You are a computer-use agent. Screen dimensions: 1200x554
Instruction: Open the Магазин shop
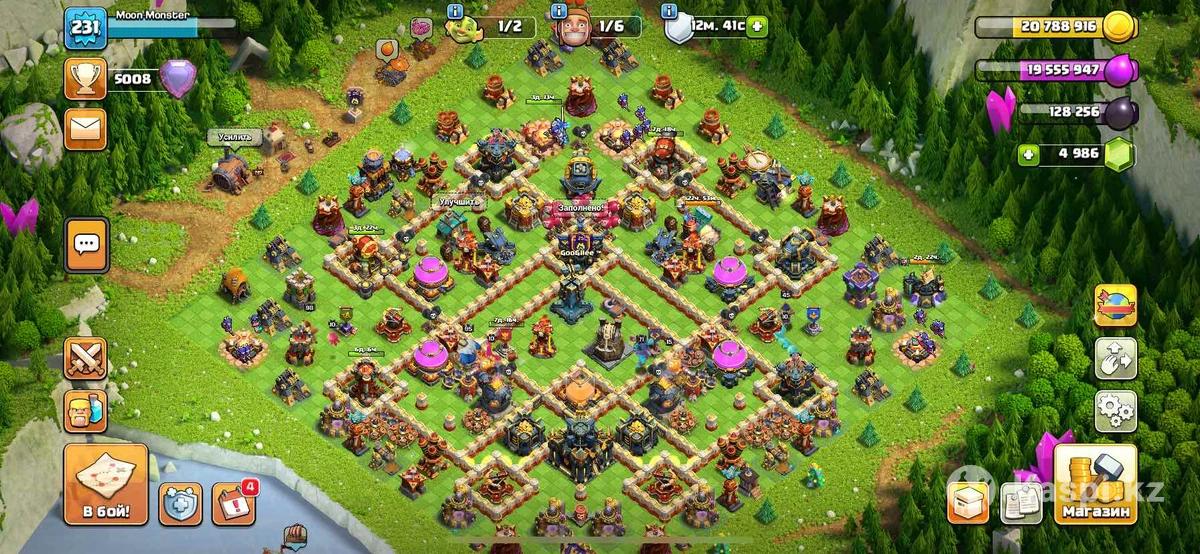pyautogui.click(x=1095, y=485)
